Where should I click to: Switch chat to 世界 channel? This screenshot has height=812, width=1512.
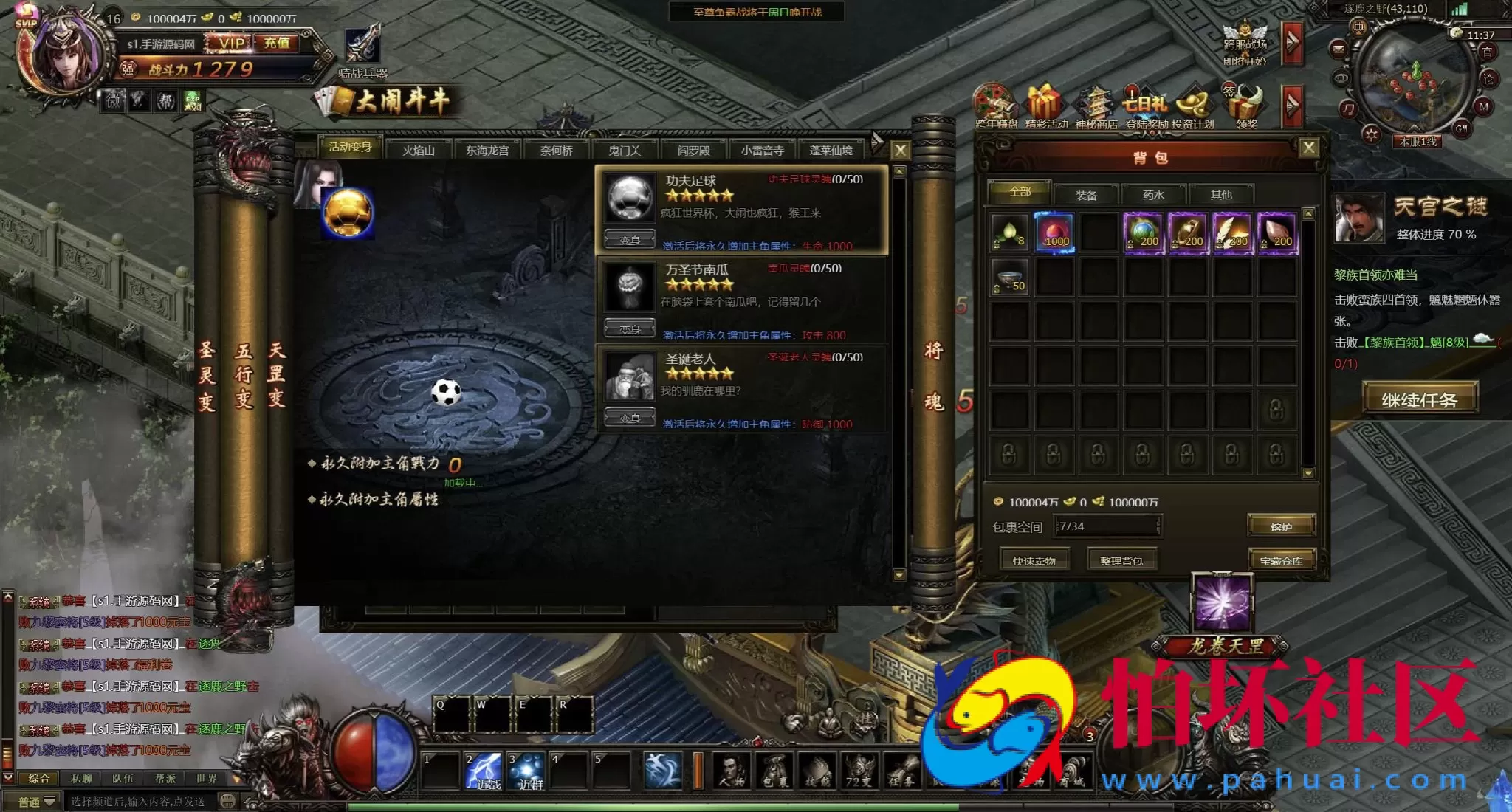(207, 778)
